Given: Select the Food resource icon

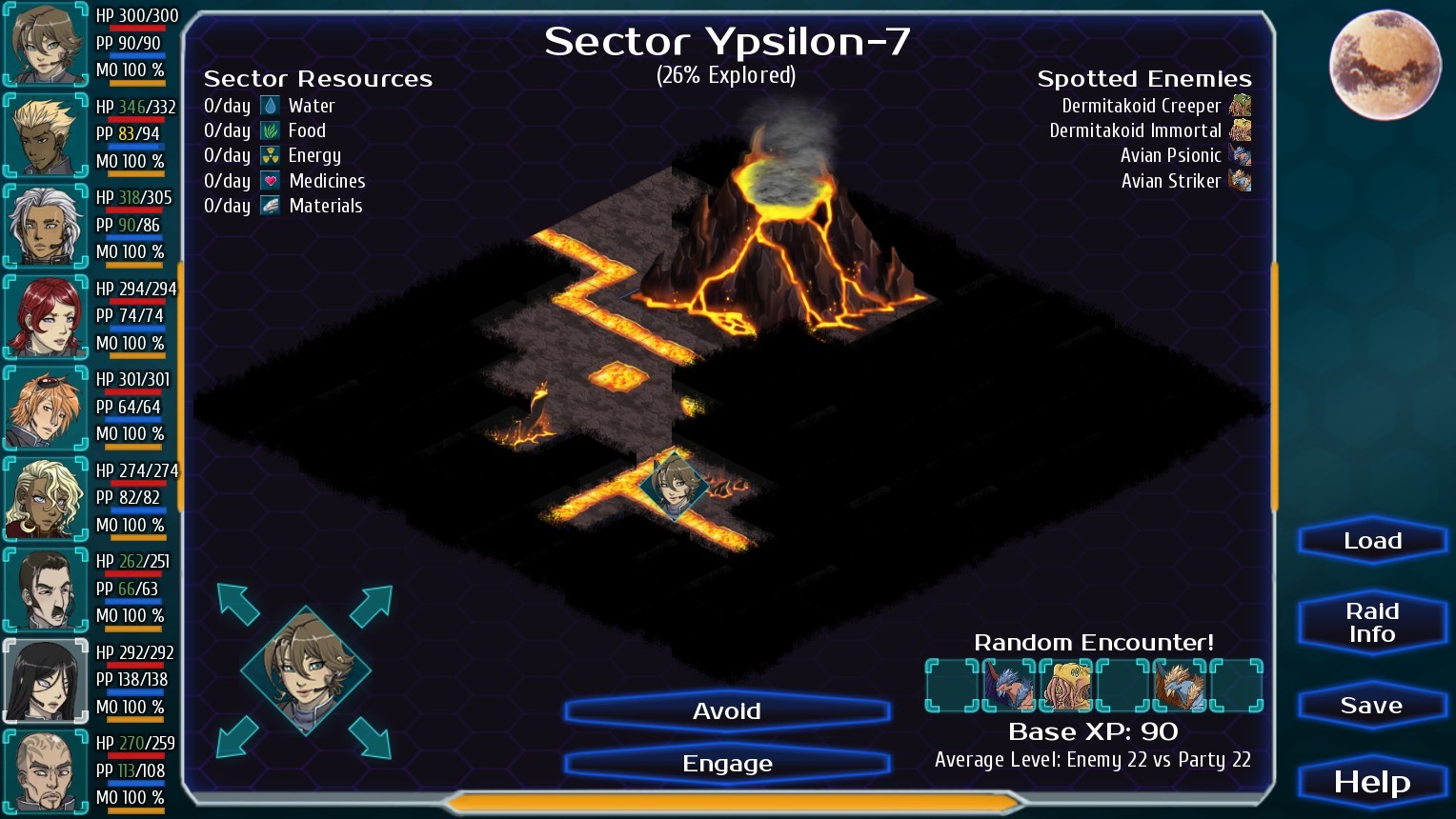Looking at the screenshot, I should click(x=272, y=130).
